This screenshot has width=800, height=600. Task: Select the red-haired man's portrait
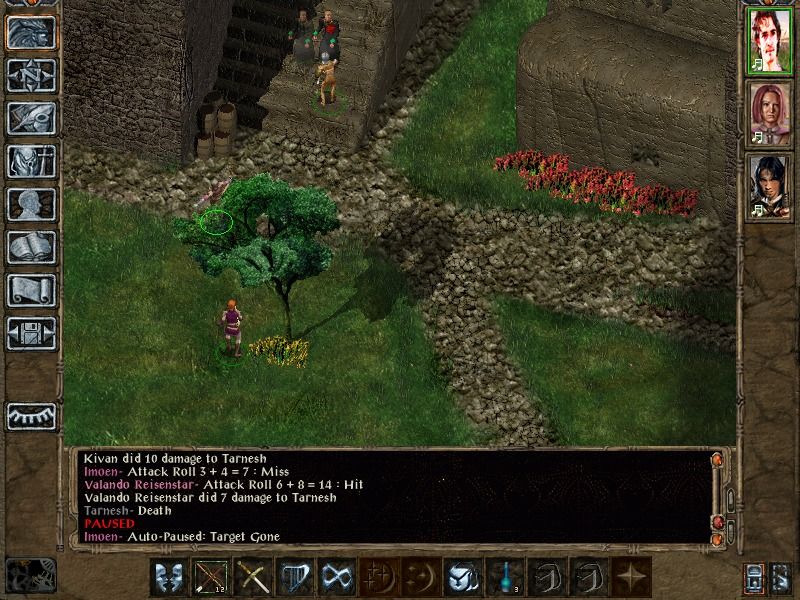tap(769, 41)
